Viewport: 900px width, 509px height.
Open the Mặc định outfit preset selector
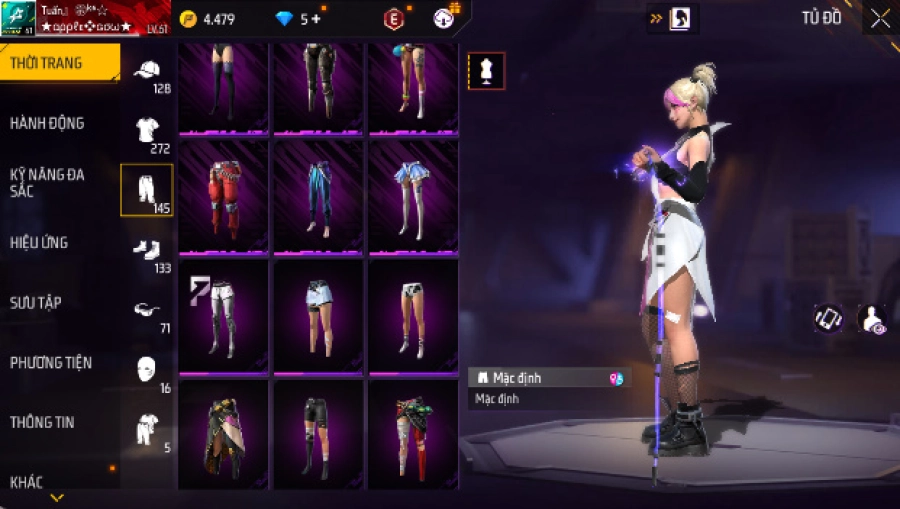tap(549, 378)
